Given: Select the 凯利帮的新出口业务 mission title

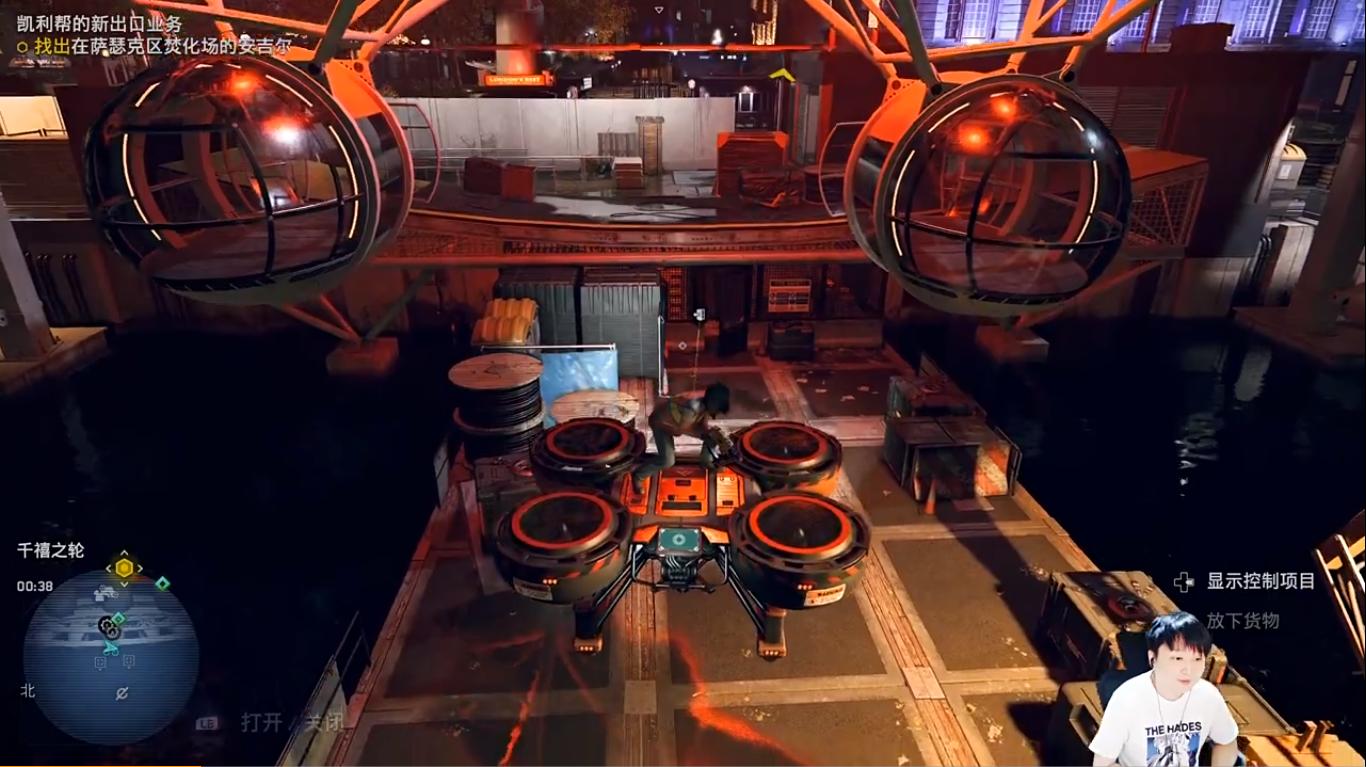Looking at the screenshot, I should [99, 24].
